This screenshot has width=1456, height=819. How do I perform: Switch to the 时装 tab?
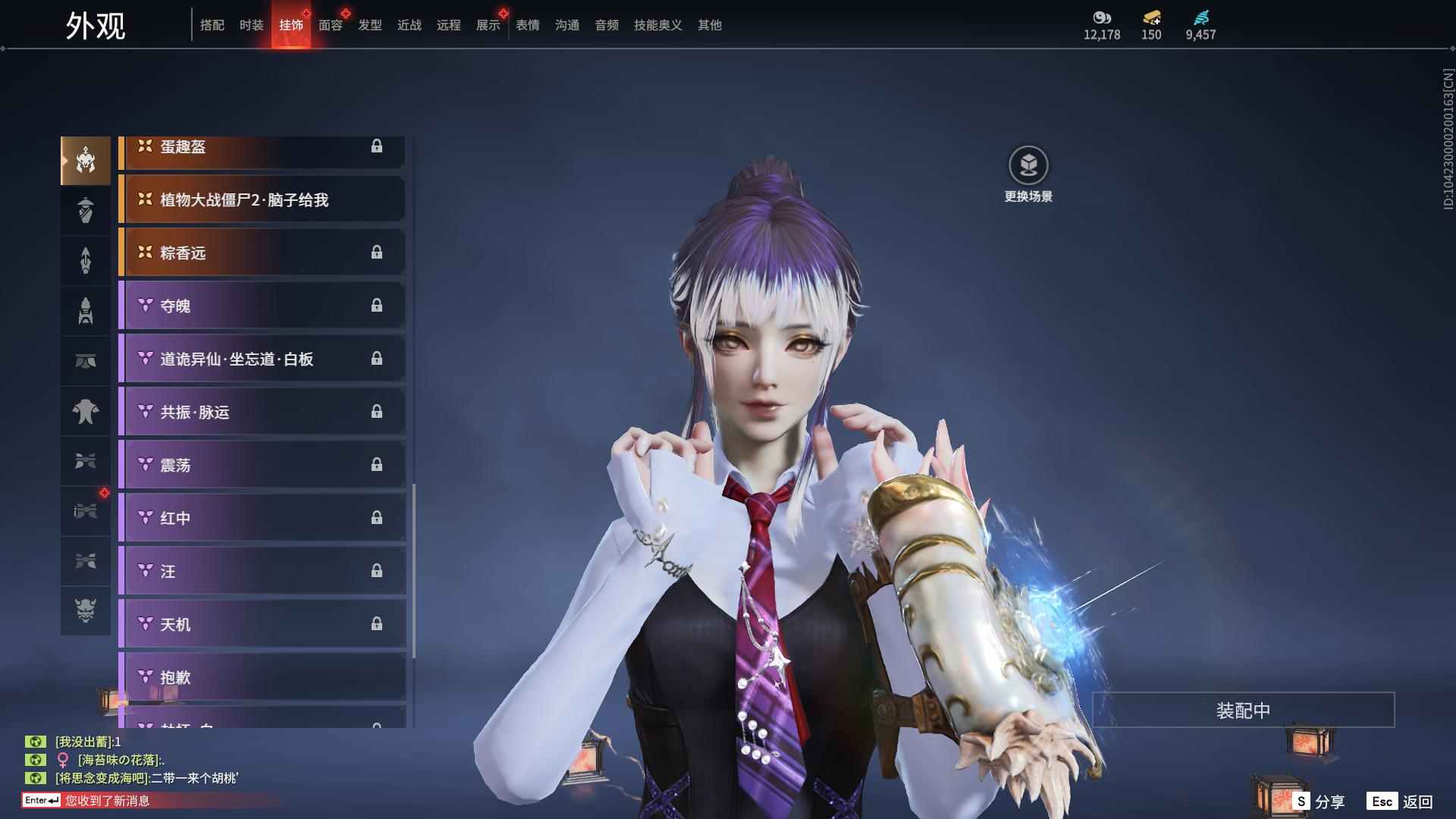(x=251, y=26)
